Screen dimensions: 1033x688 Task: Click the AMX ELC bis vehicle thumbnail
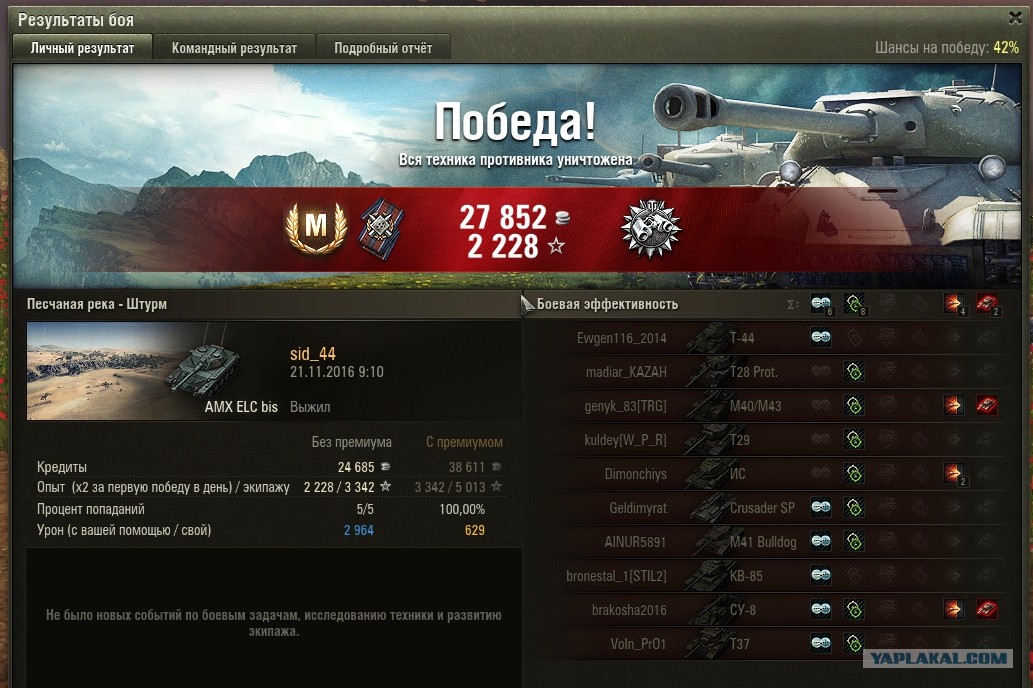pyautogui.click(x=153, y=370)
